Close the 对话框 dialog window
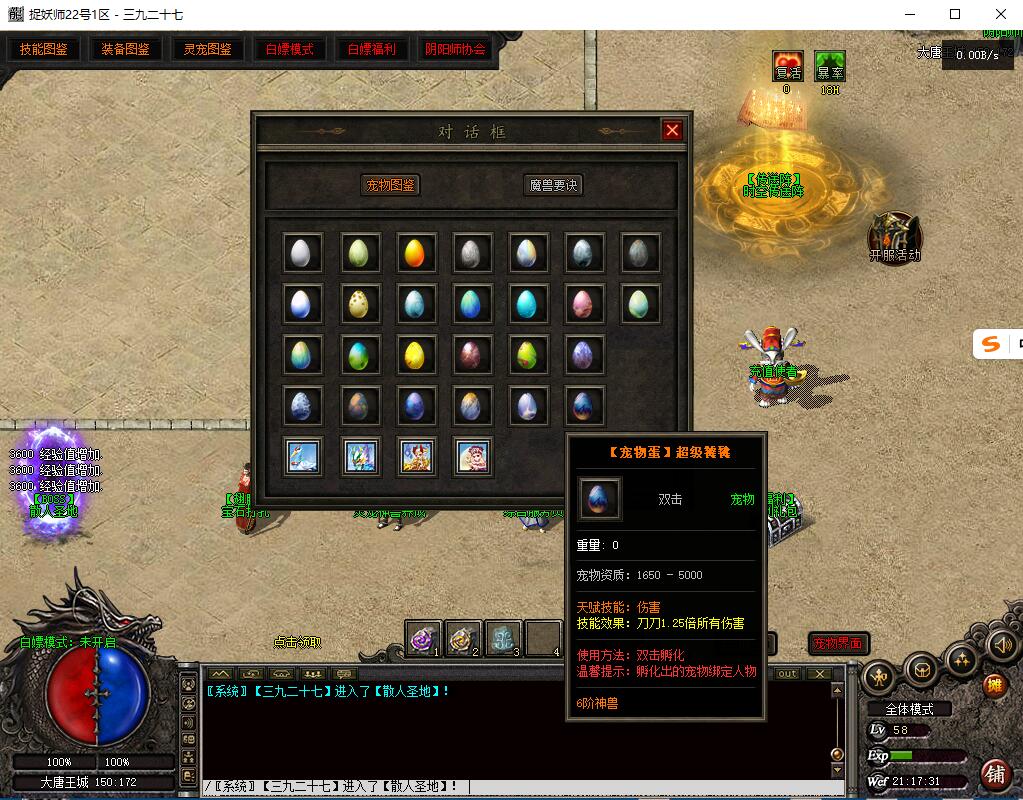 [672, 130]
